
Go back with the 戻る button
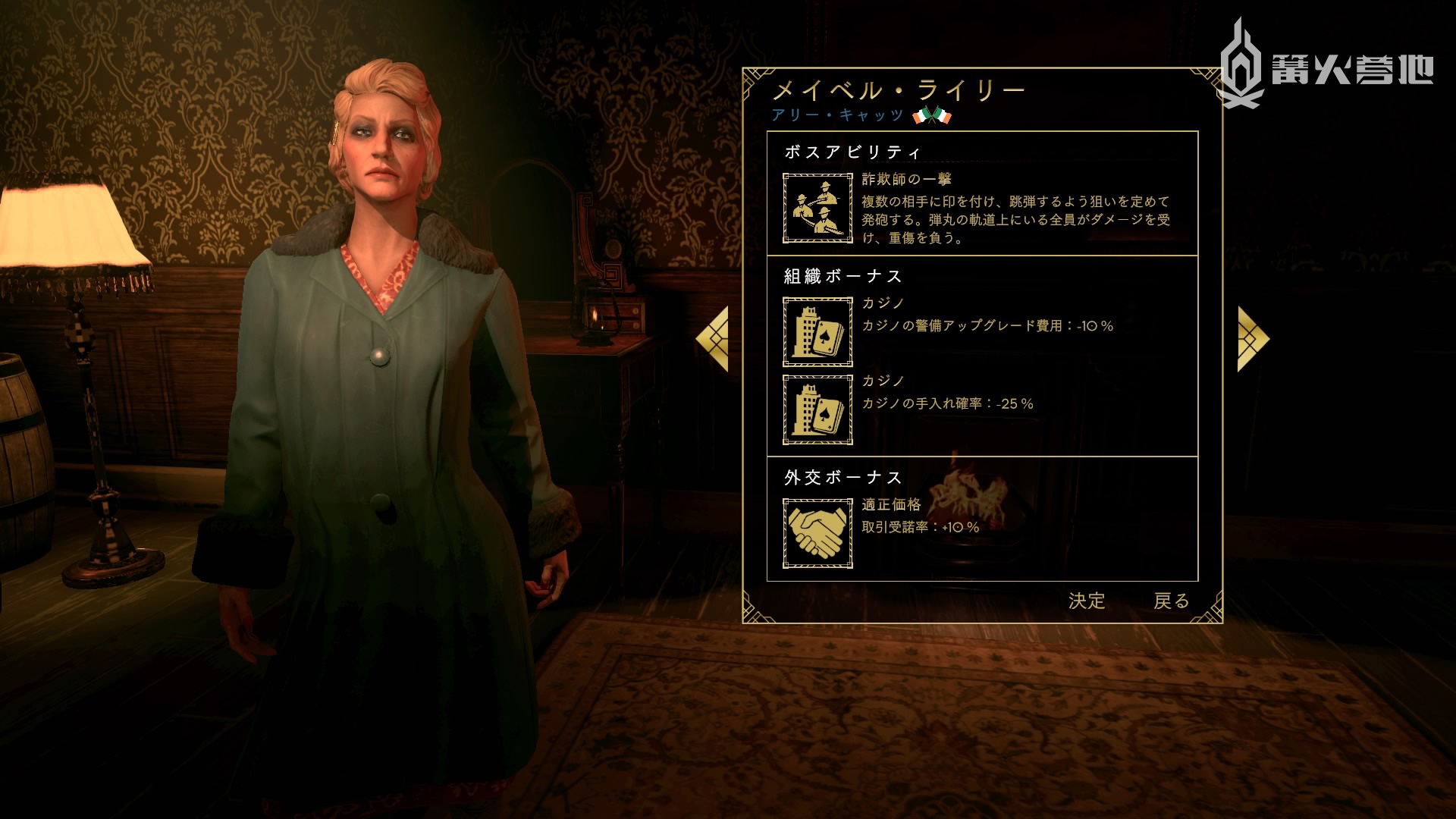[1171, 601]
